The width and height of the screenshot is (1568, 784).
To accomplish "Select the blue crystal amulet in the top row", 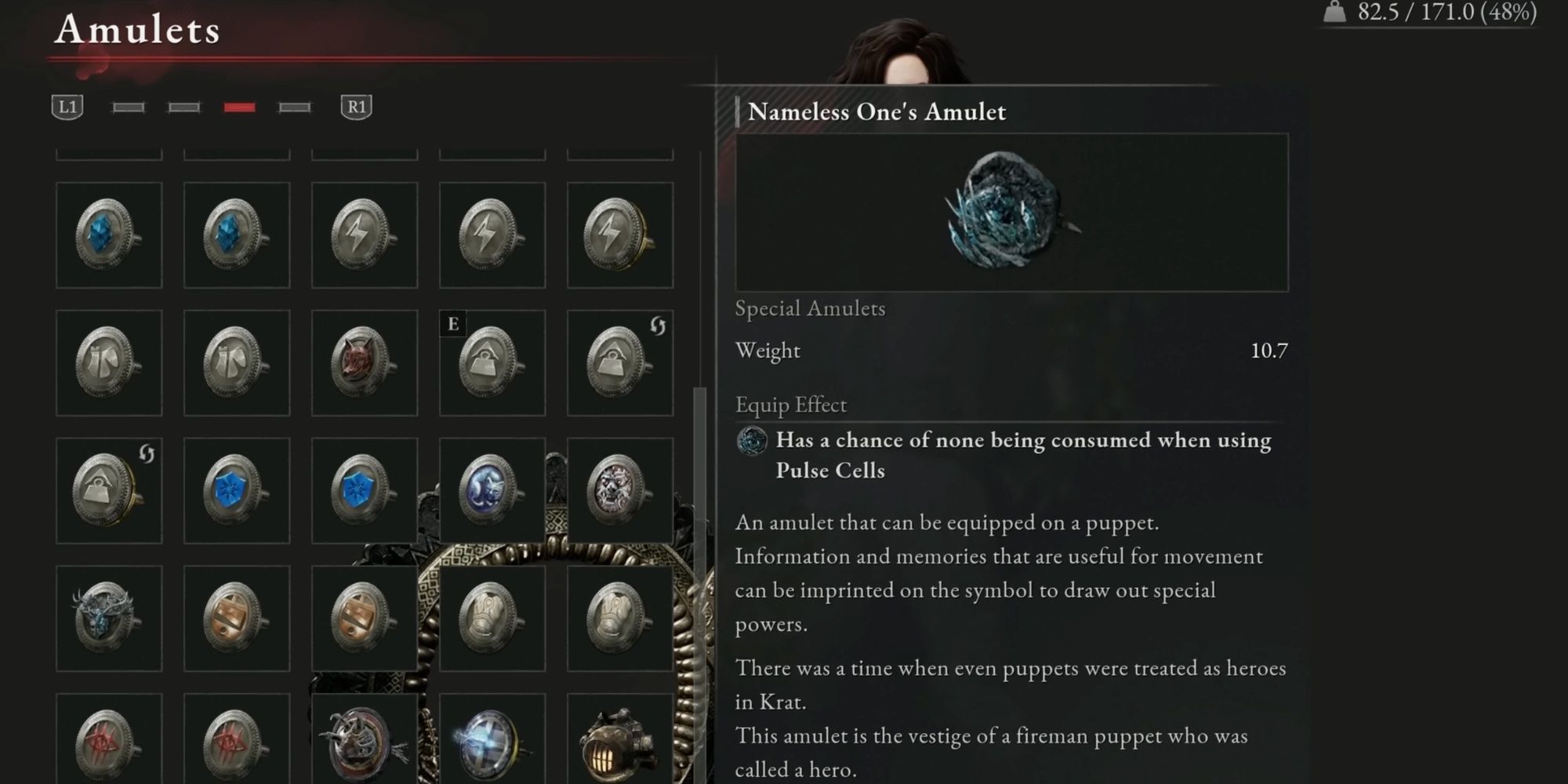I will click(110, 235).
